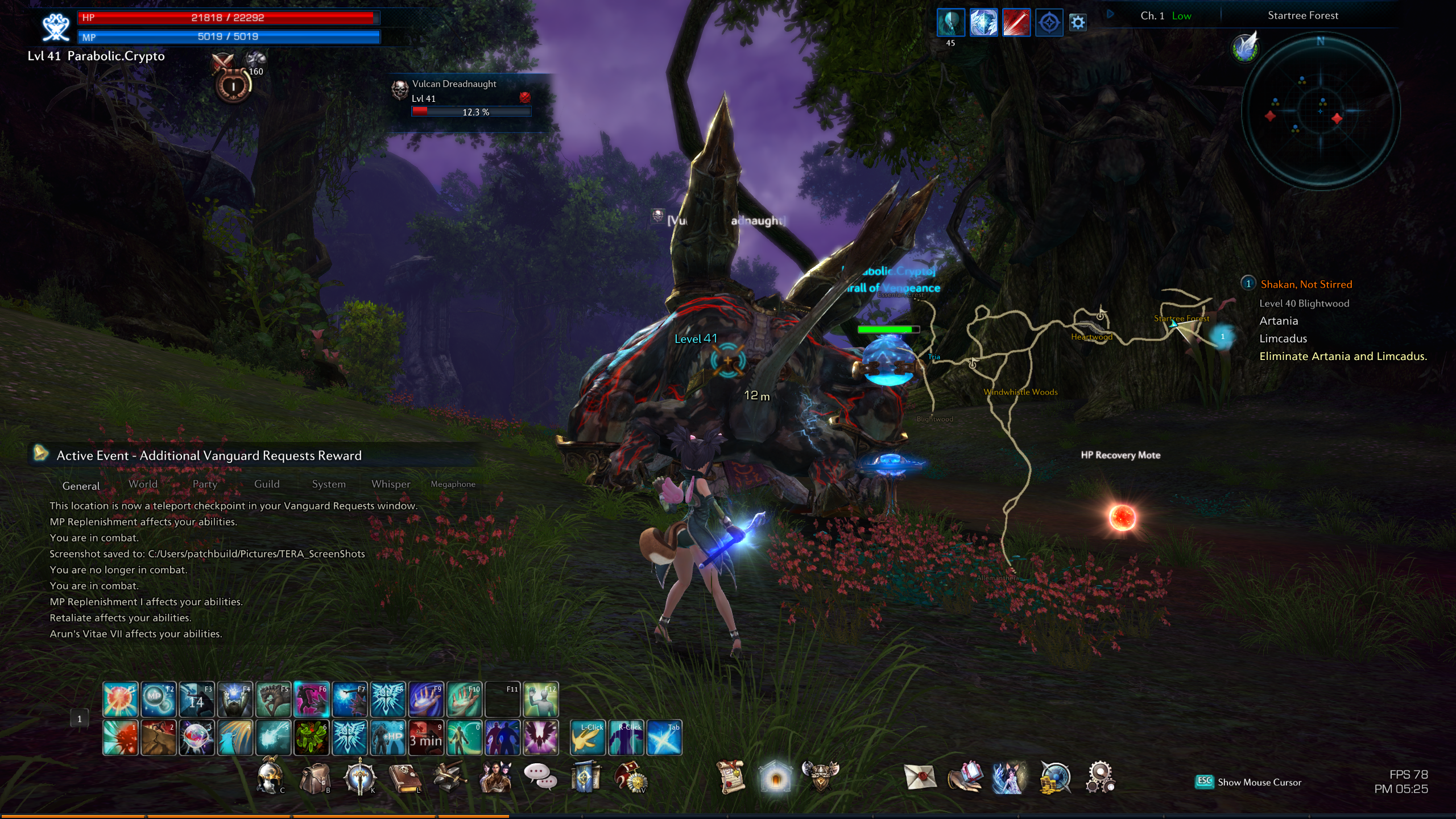Switch to the Guild chat tab
The width and height of the screenshot is (1456, 819).
(267, 484)
